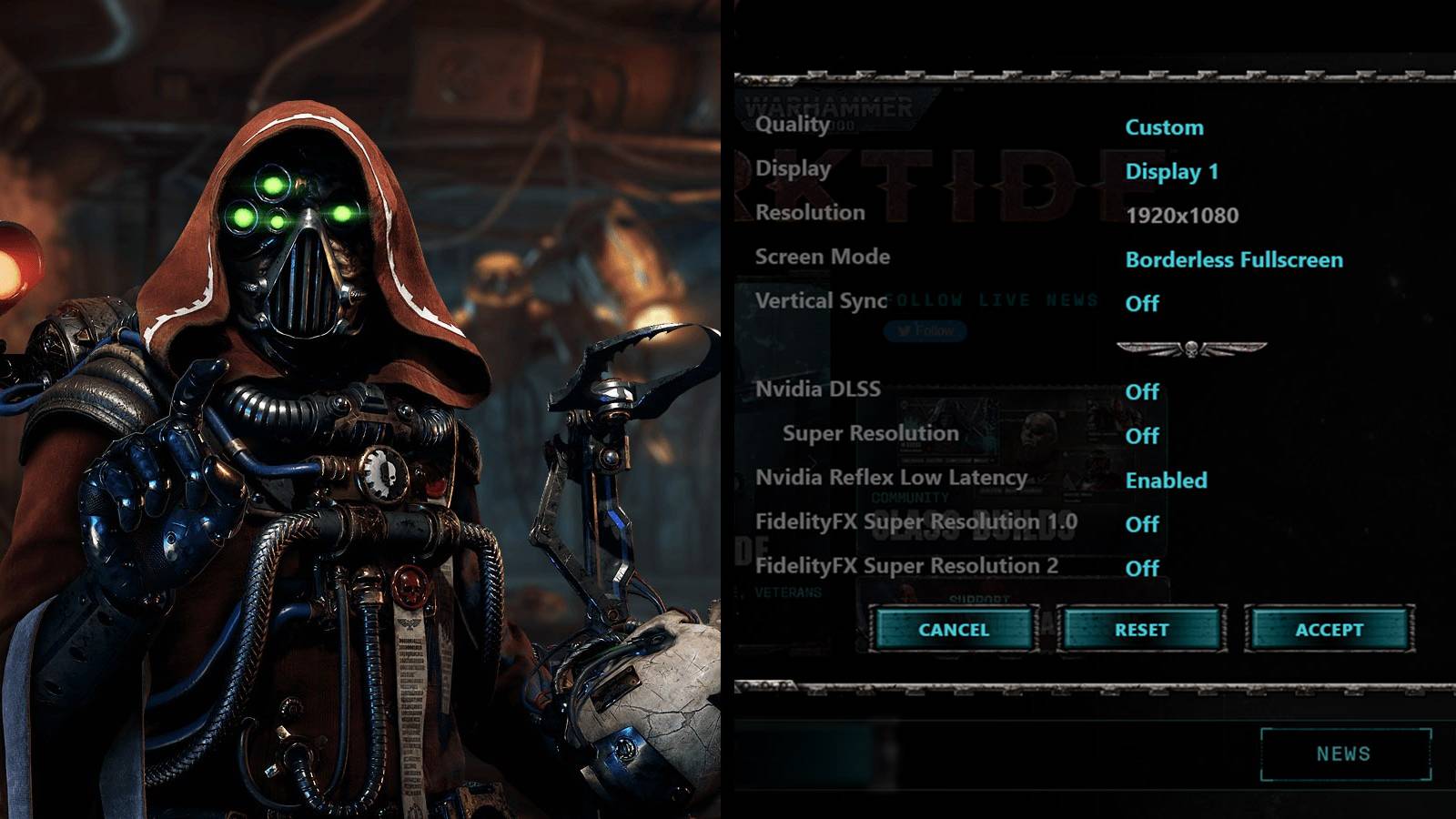Change the Display 1 selection
This screenshot has width=1456, height=819.
[x=1172, y=172]
